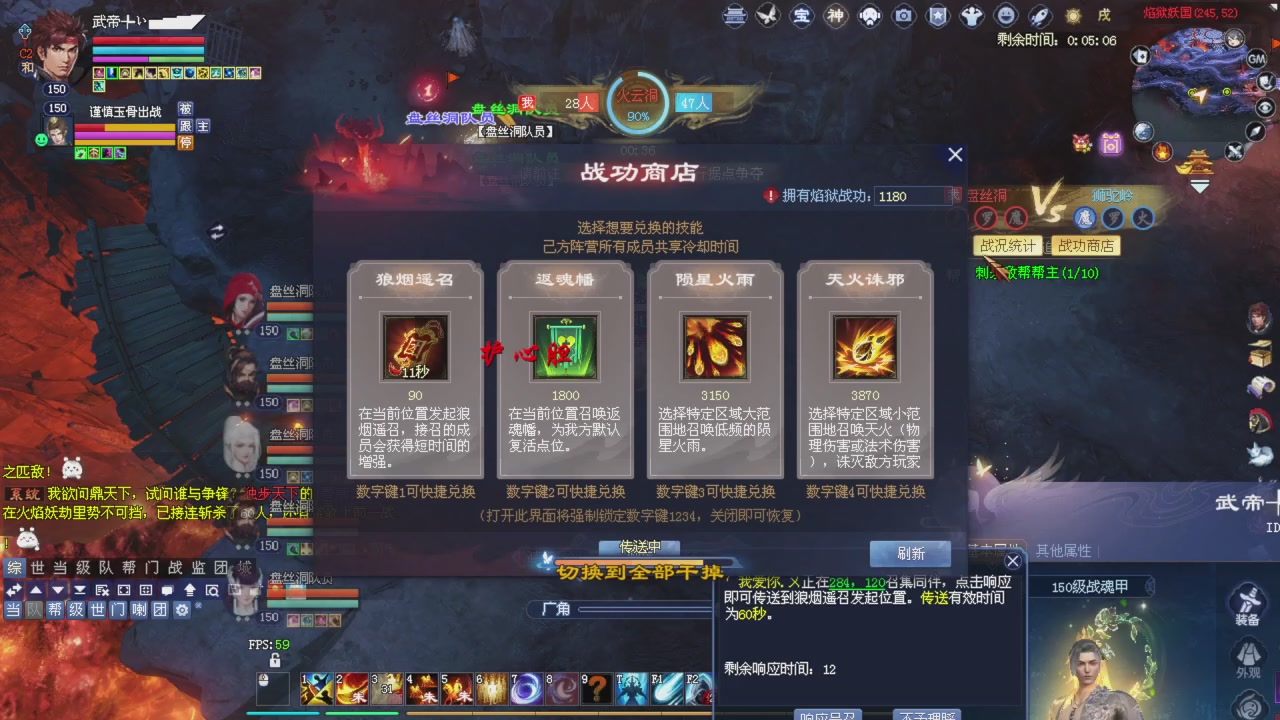Image resolution: width=1280 pixels, height=720 pixels.
Task: Click the 响应召唤 respond button
Action: [x=829, y=714]
